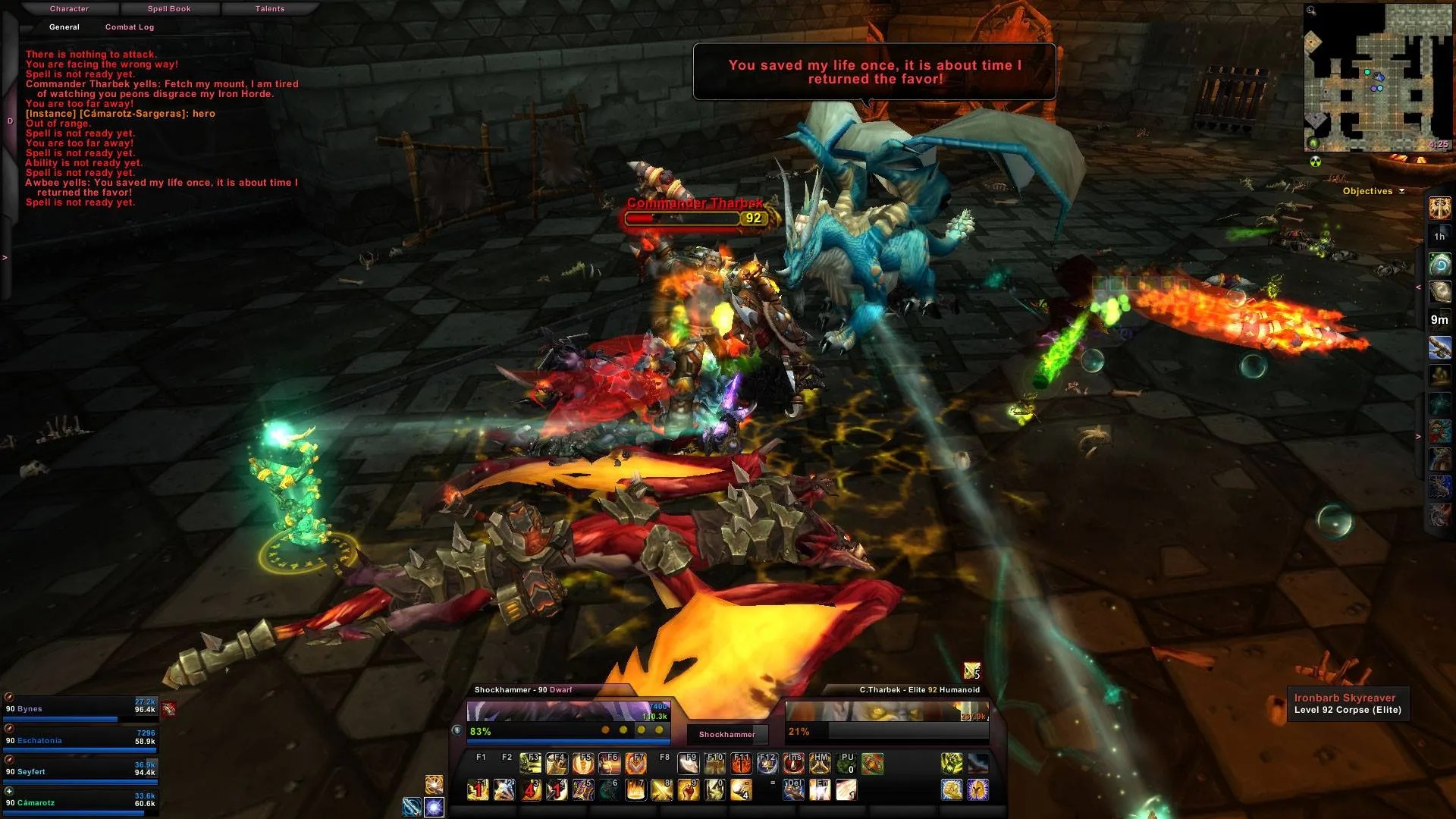Activate the ability bound to F11
This screenshot has height=819, width=1456.
740,764
